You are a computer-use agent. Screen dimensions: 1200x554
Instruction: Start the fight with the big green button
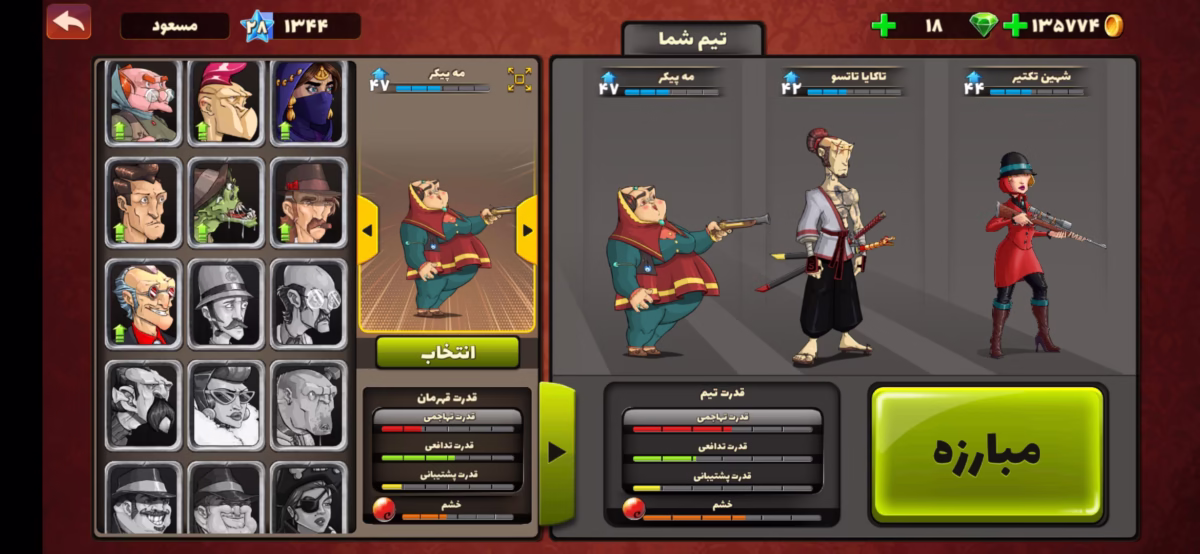(987, 452)
